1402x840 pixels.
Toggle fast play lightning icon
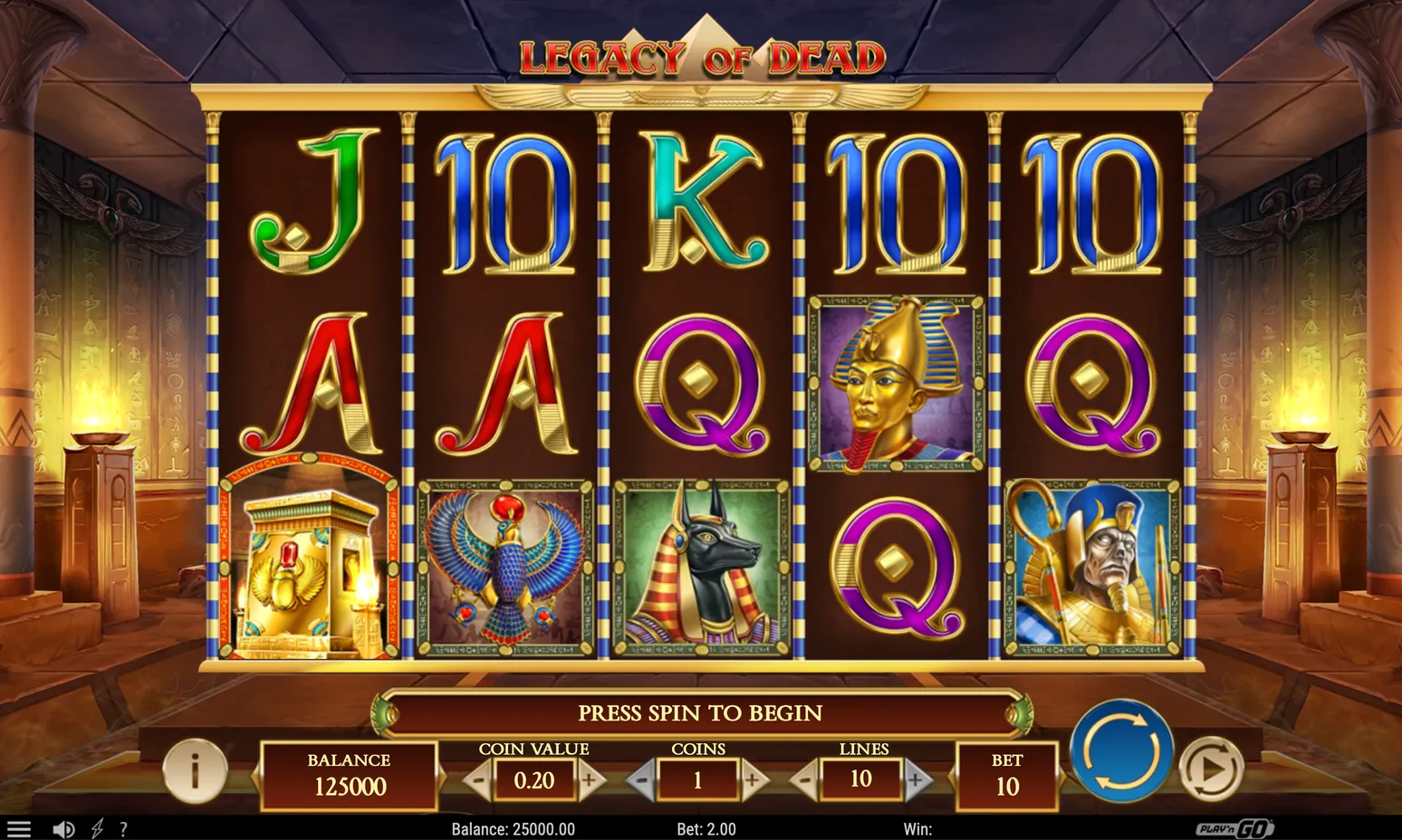coord(97,829)
